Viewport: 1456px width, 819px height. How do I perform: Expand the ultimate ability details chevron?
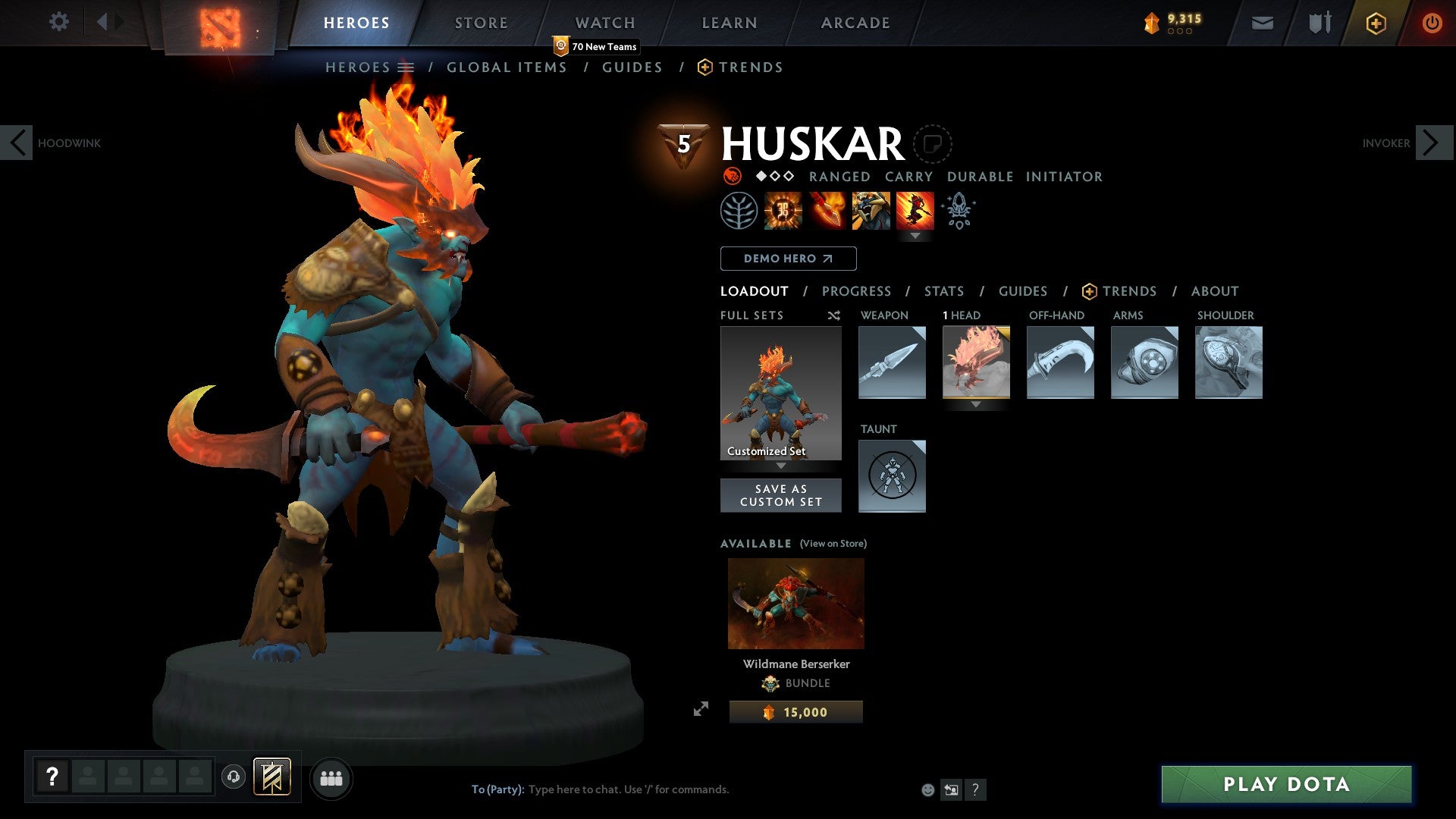coord(916,237)
